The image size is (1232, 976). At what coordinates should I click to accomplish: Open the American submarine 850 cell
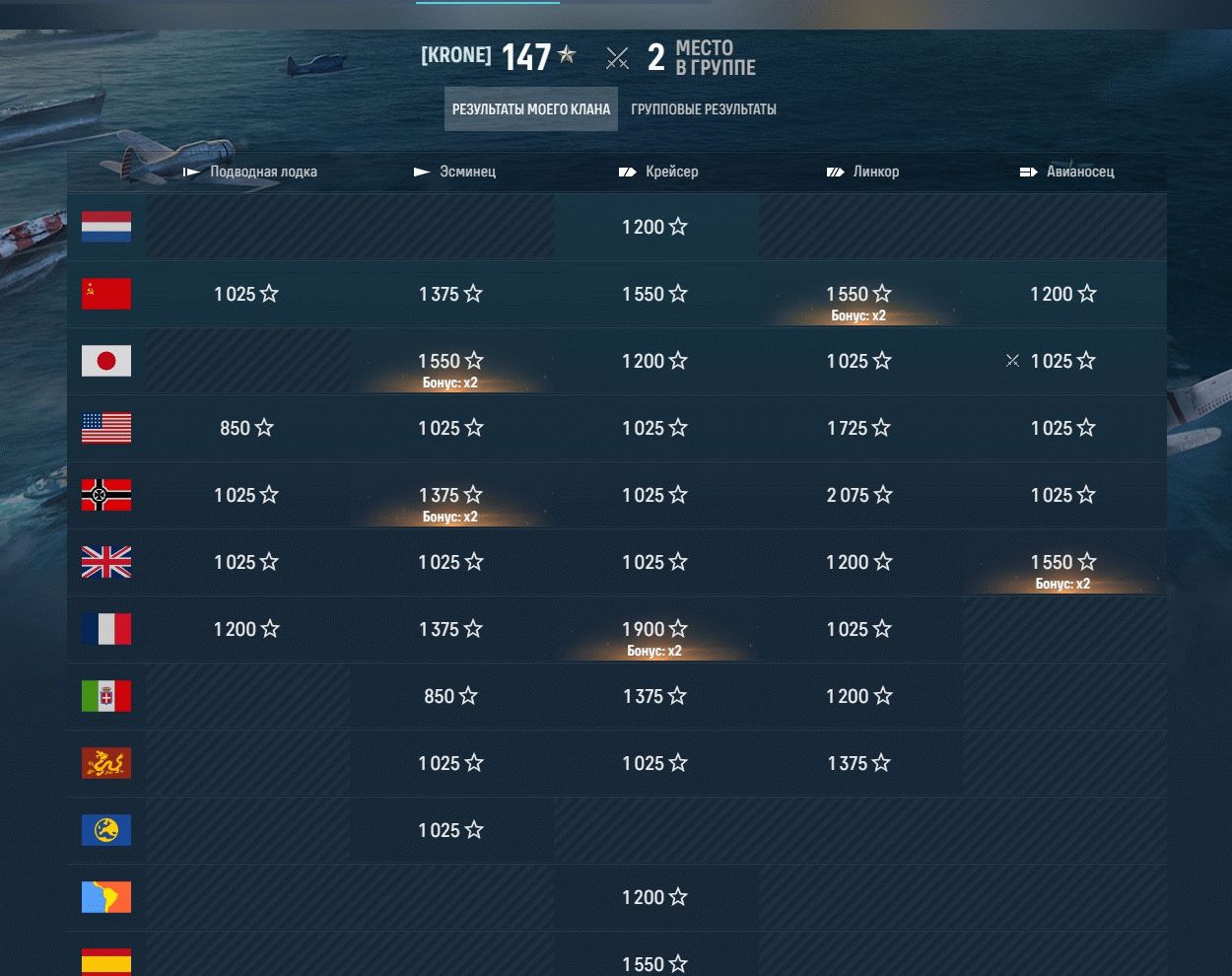[246, 428]
